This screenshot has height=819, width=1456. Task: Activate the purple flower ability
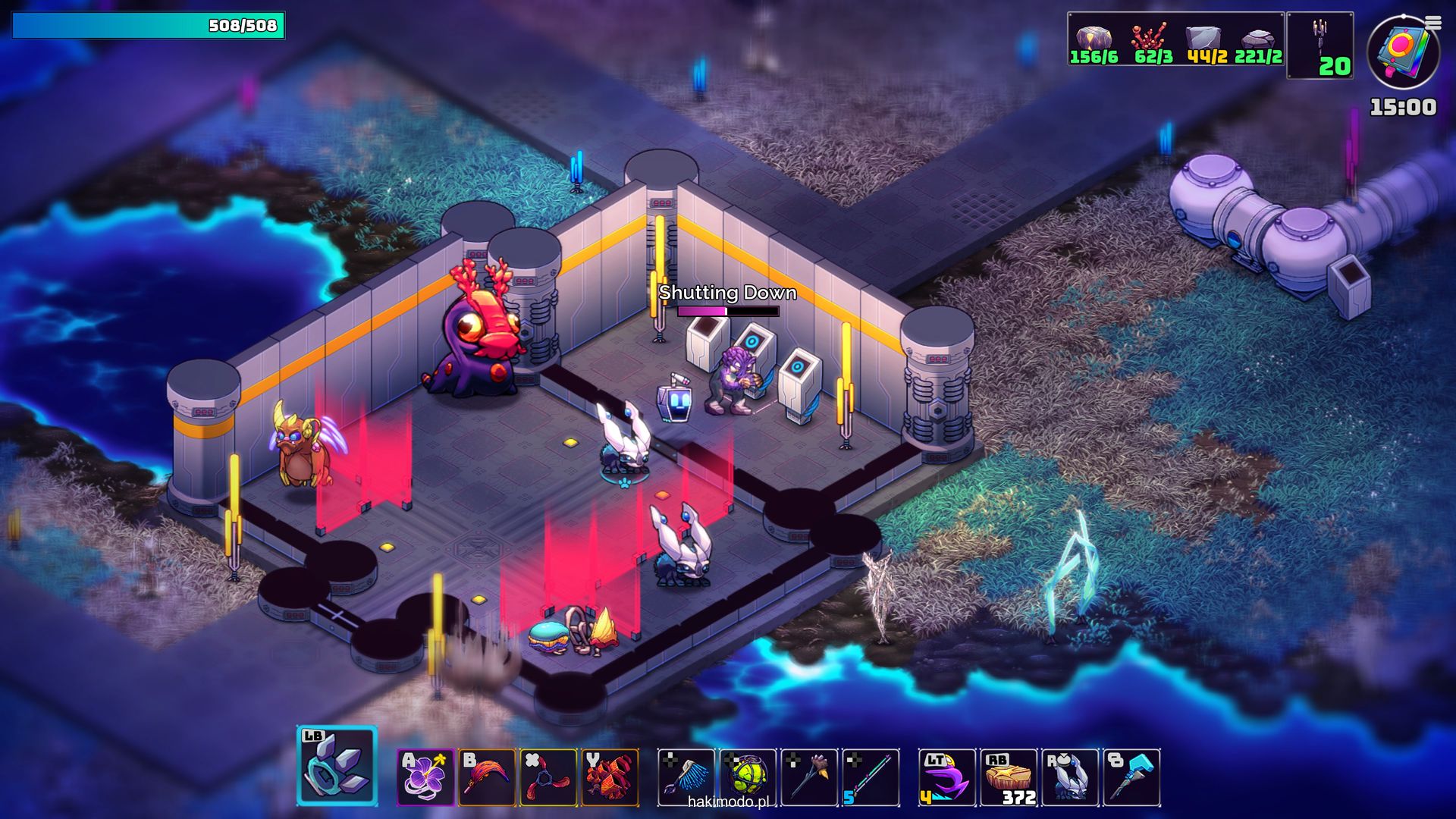425,777
